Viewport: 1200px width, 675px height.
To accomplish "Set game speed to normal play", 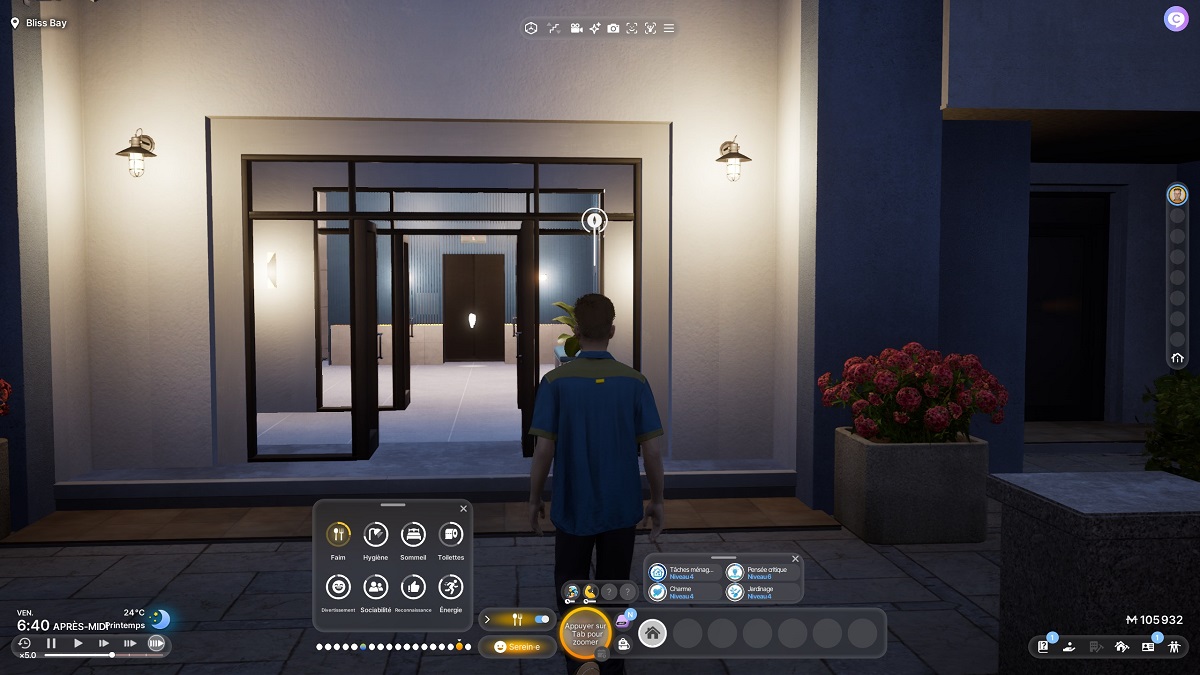I will tap(78, 644).
